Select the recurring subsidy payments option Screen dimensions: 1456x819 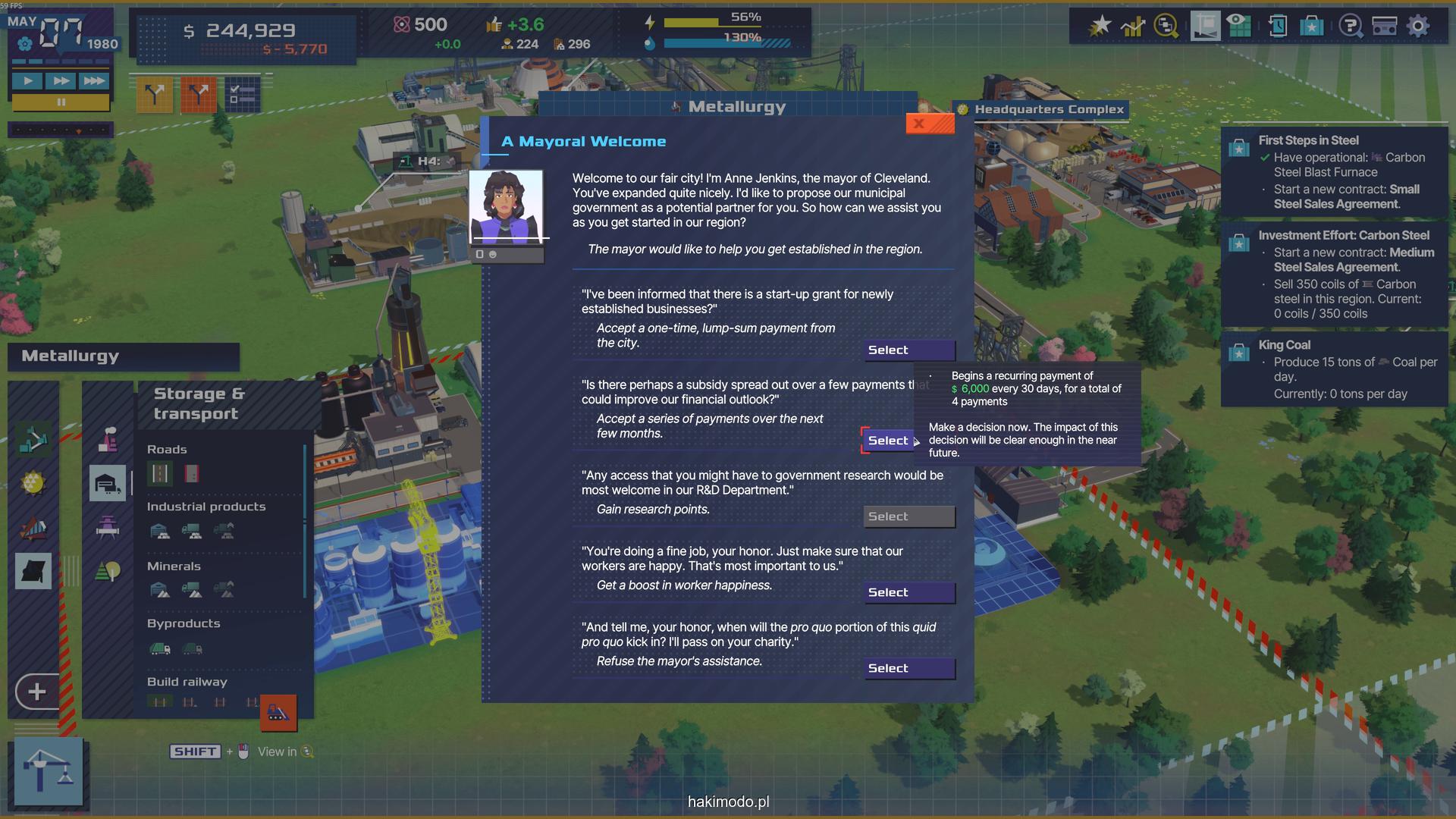tap(887, 441)
